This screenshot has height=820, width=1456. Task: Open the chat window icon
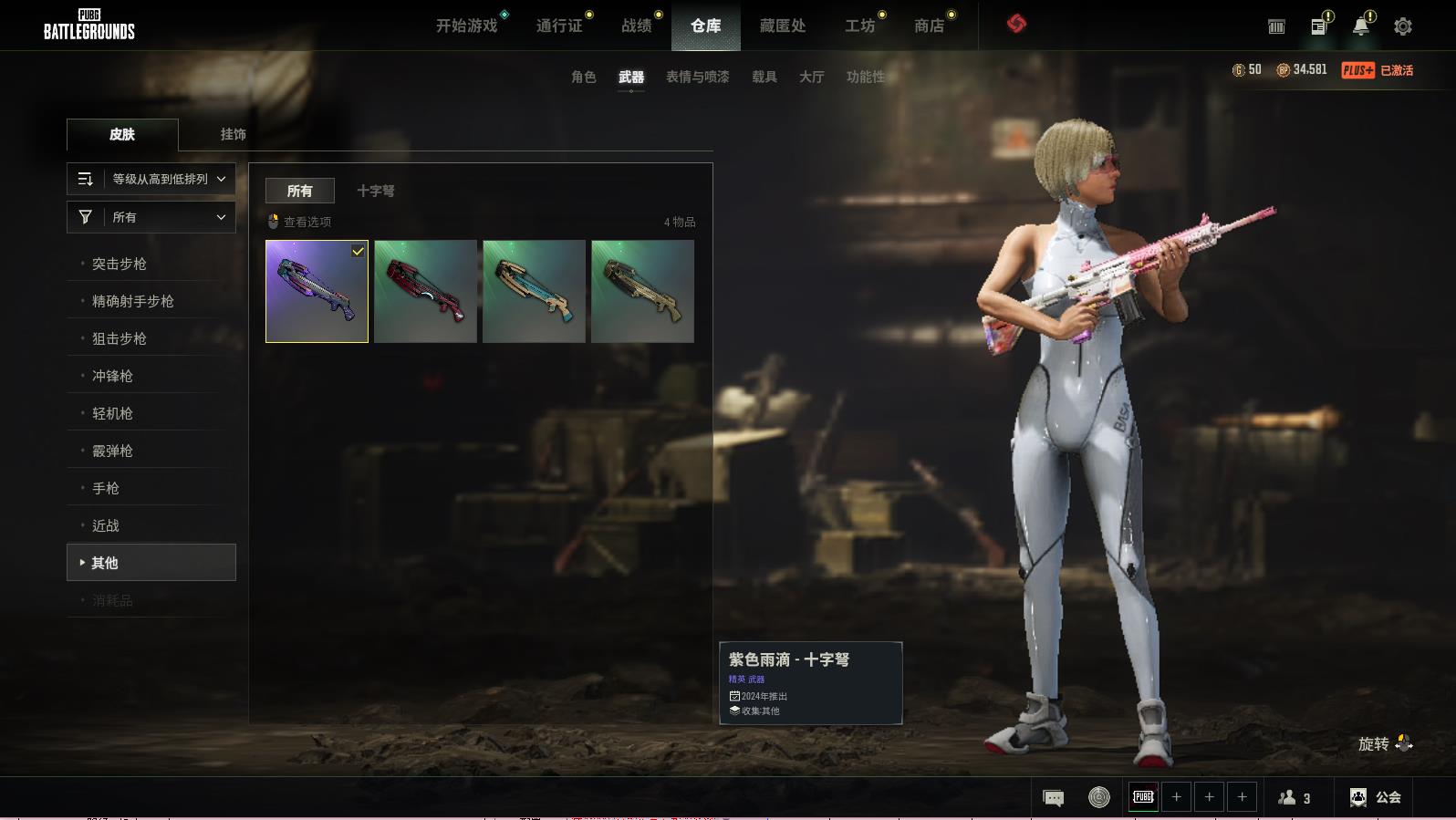coord(1053,798)
